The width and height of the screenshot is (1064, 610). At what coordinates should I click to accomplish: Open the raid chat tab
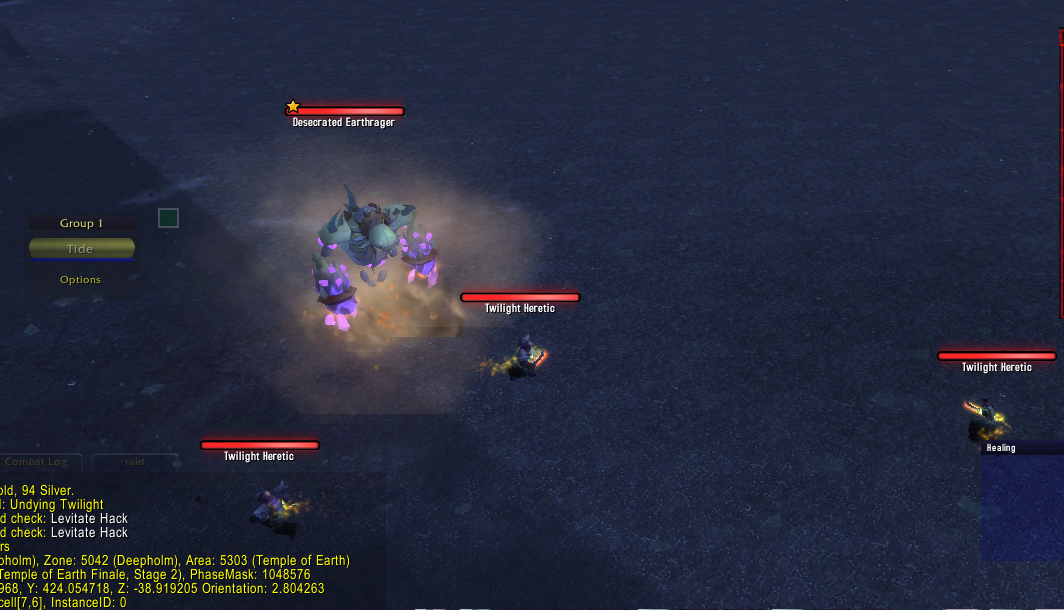click(x=134, y=462)
